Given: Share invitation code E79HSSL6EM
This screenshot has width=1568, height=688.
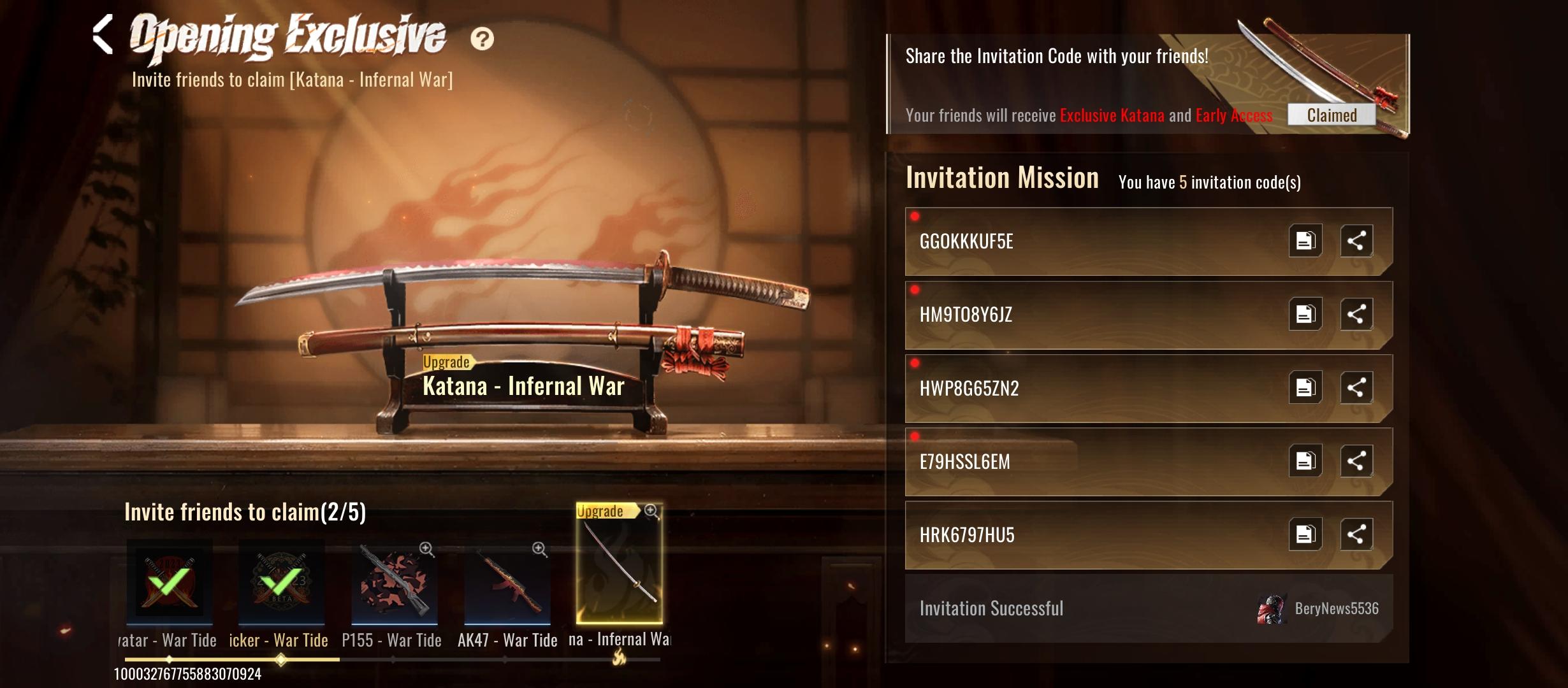Looking at the screenshot, I should point(1356,461).
